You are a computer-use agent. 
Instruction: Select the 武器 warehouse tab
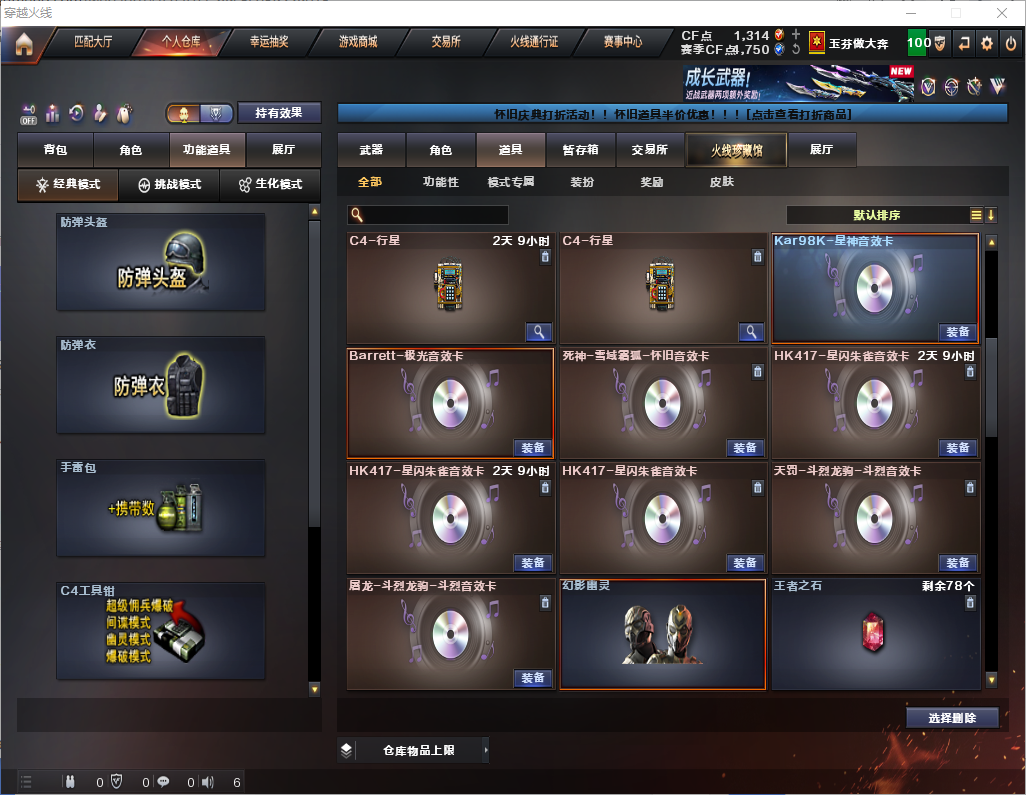point(371,150)
